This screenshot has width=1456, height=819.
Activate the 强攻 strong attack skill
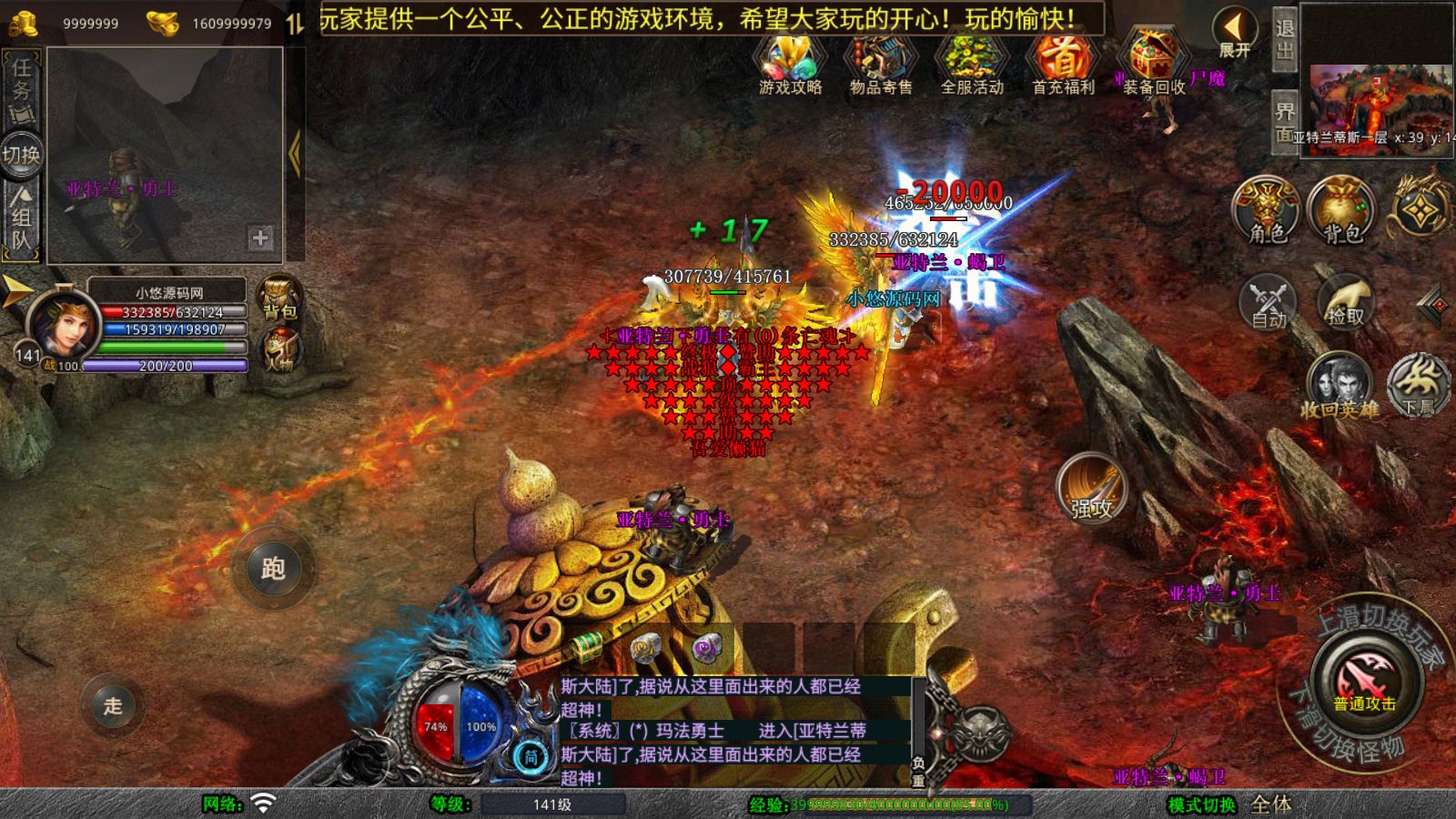point(1092,490)
